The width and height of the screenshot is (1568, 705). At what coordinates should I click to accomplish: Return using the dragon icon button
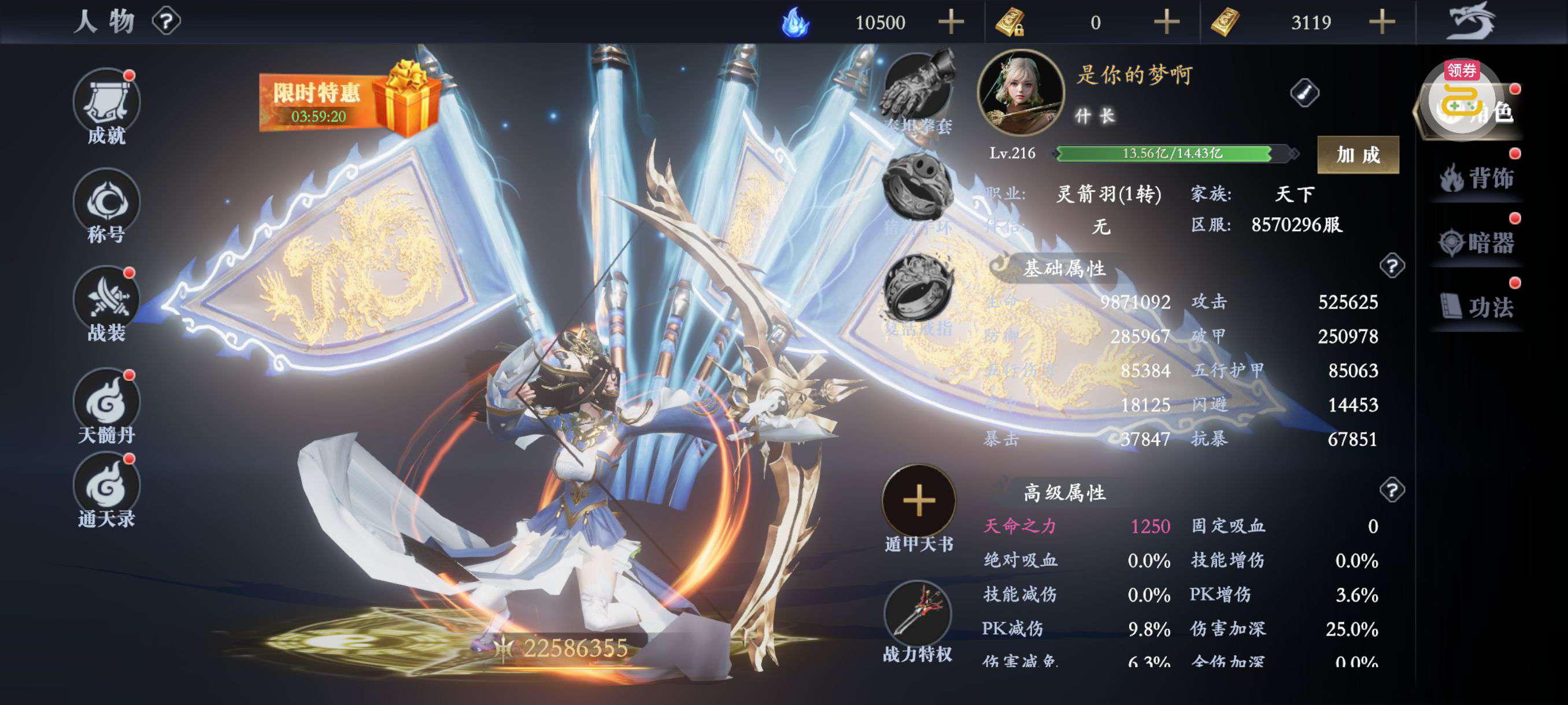(x=1472, y=21)
